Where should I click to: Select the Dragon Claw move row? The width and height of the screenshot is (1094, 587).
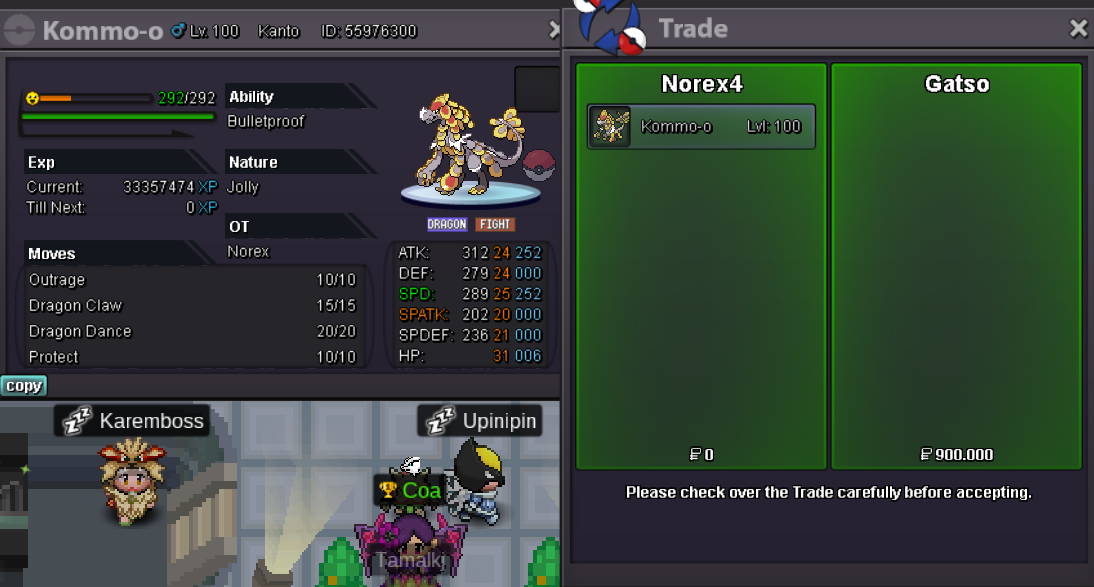pos(191,306)
